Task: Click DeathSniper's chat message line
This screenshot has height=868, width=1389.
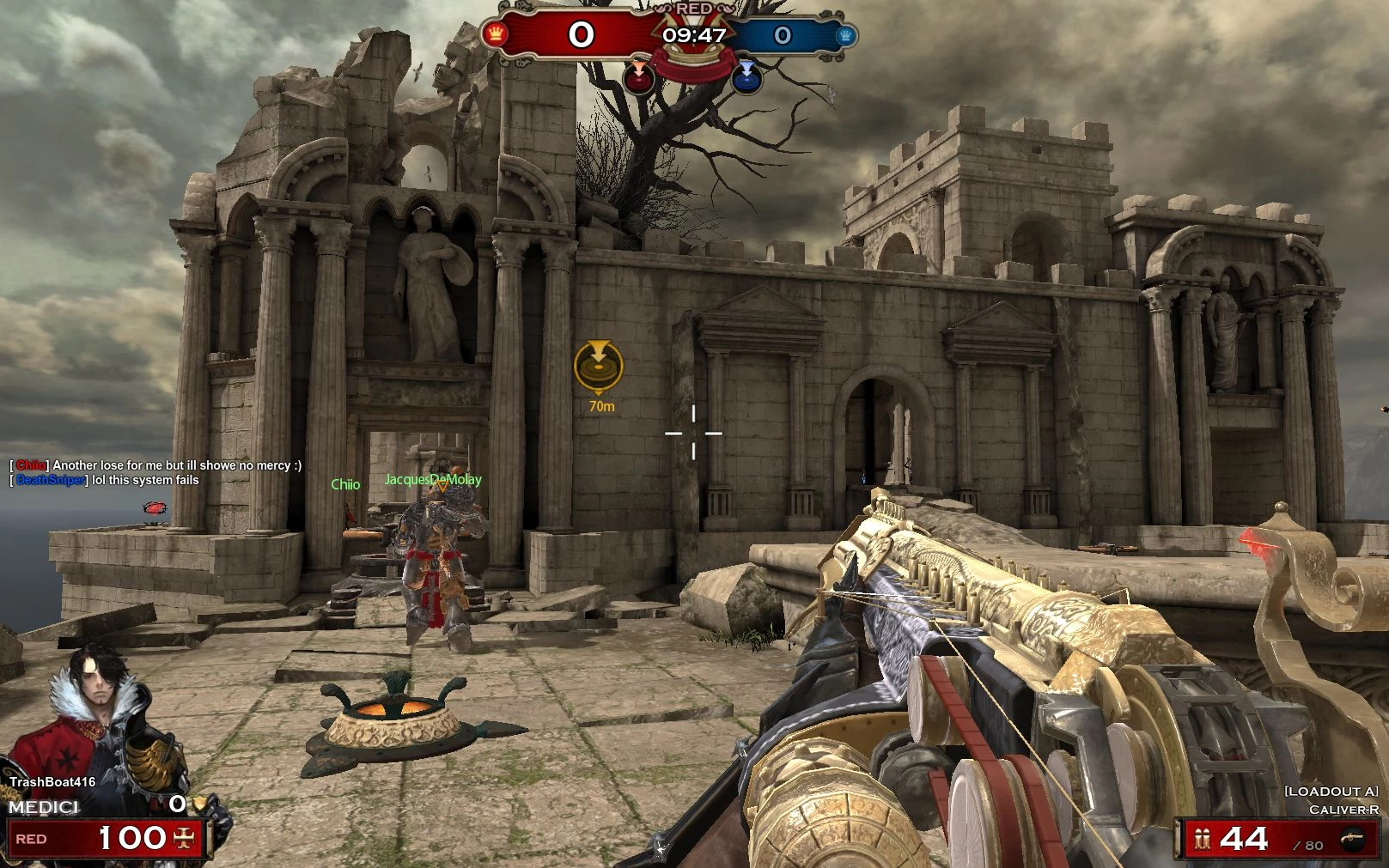Action: click(x=107, y=480)
